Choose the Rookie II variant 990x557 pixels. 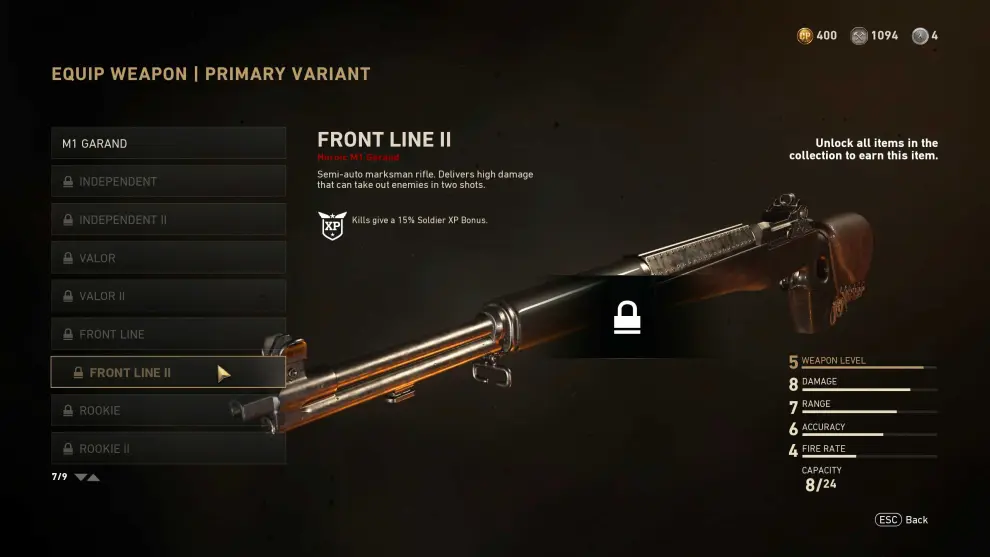tap(168, 448)
